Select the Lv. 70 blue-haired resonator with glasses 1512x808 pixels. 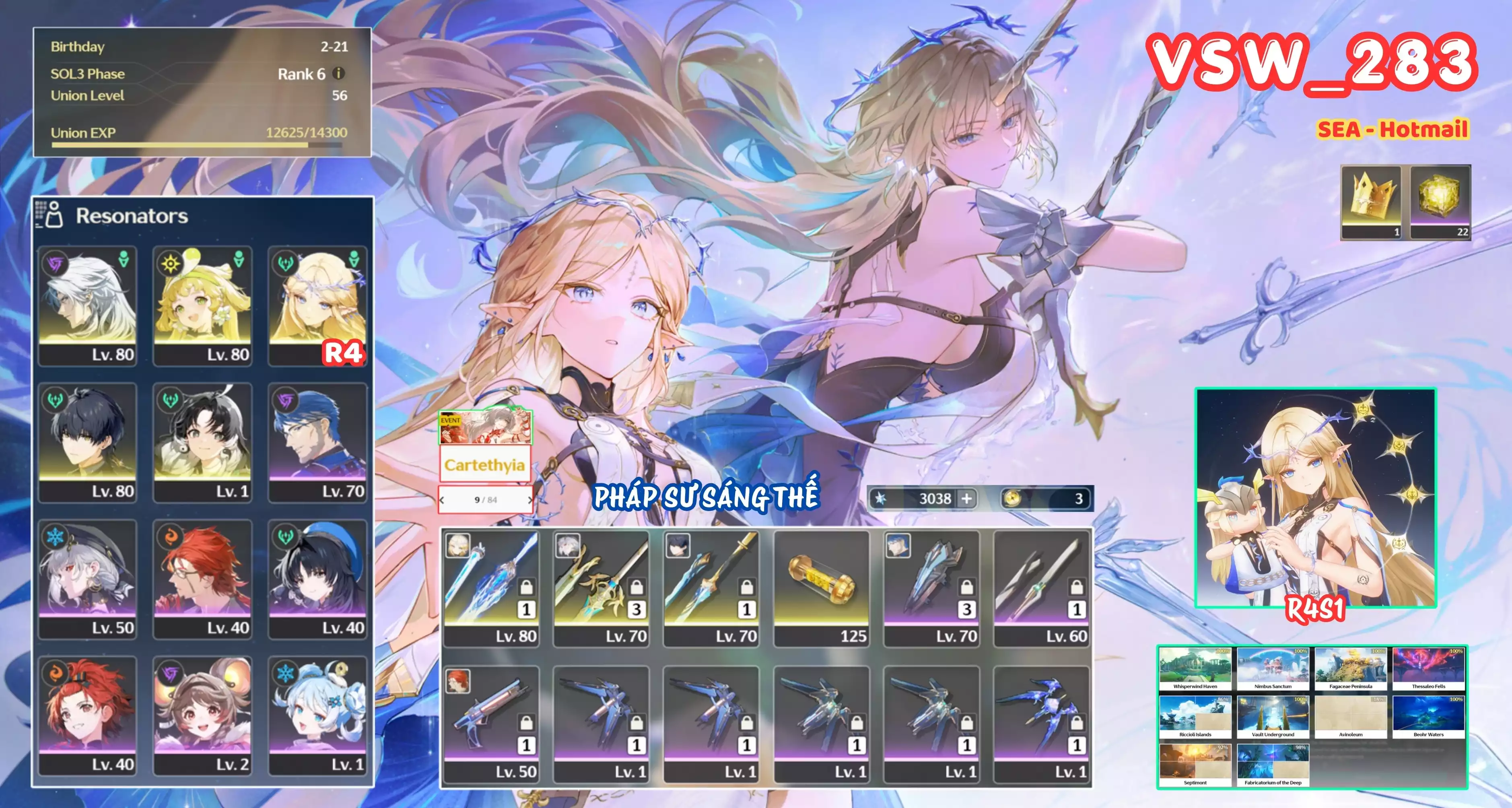pyautogui.click(x=317, y=442)
